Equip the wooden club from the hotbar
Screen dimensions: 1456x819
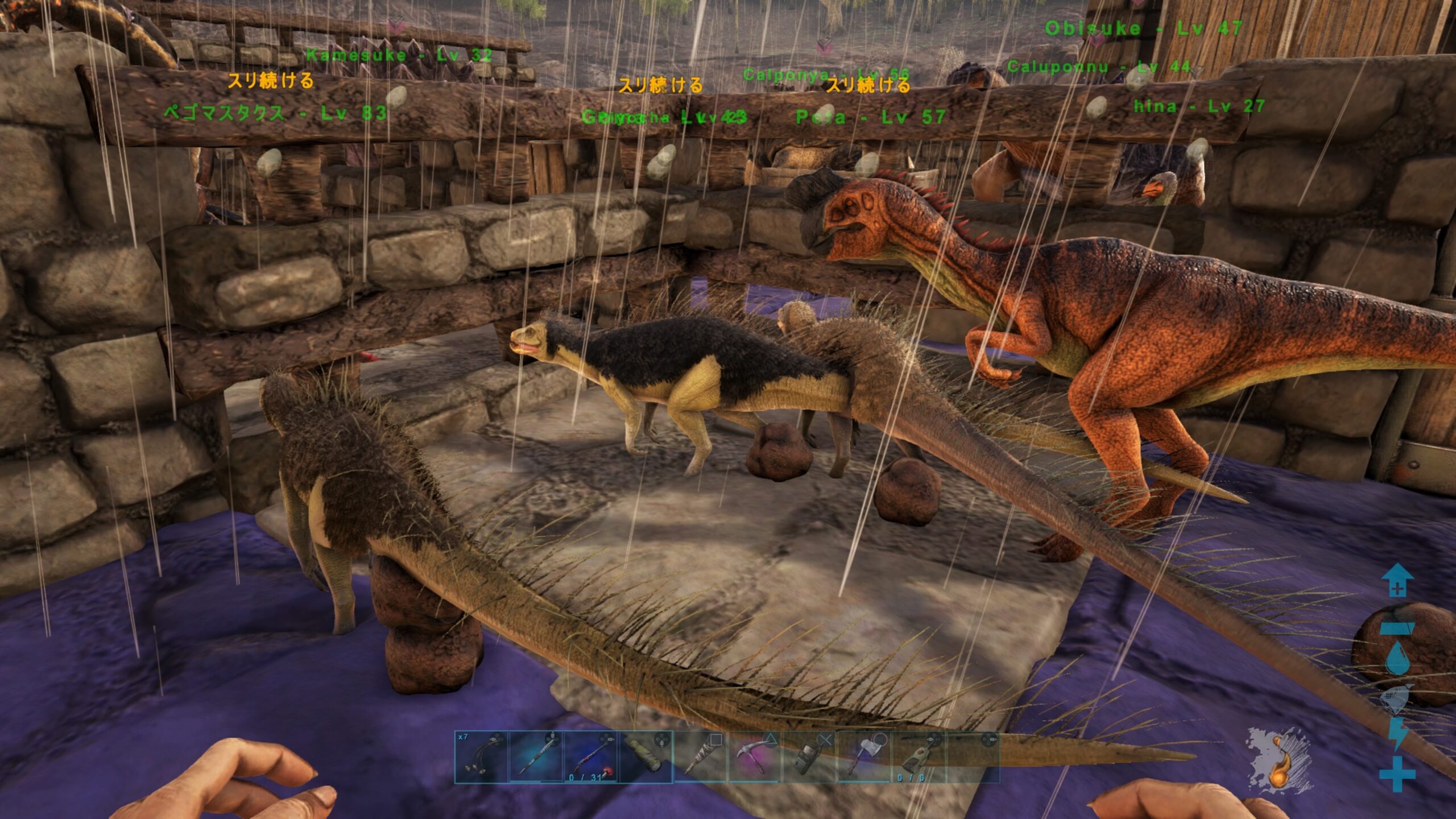701,757
